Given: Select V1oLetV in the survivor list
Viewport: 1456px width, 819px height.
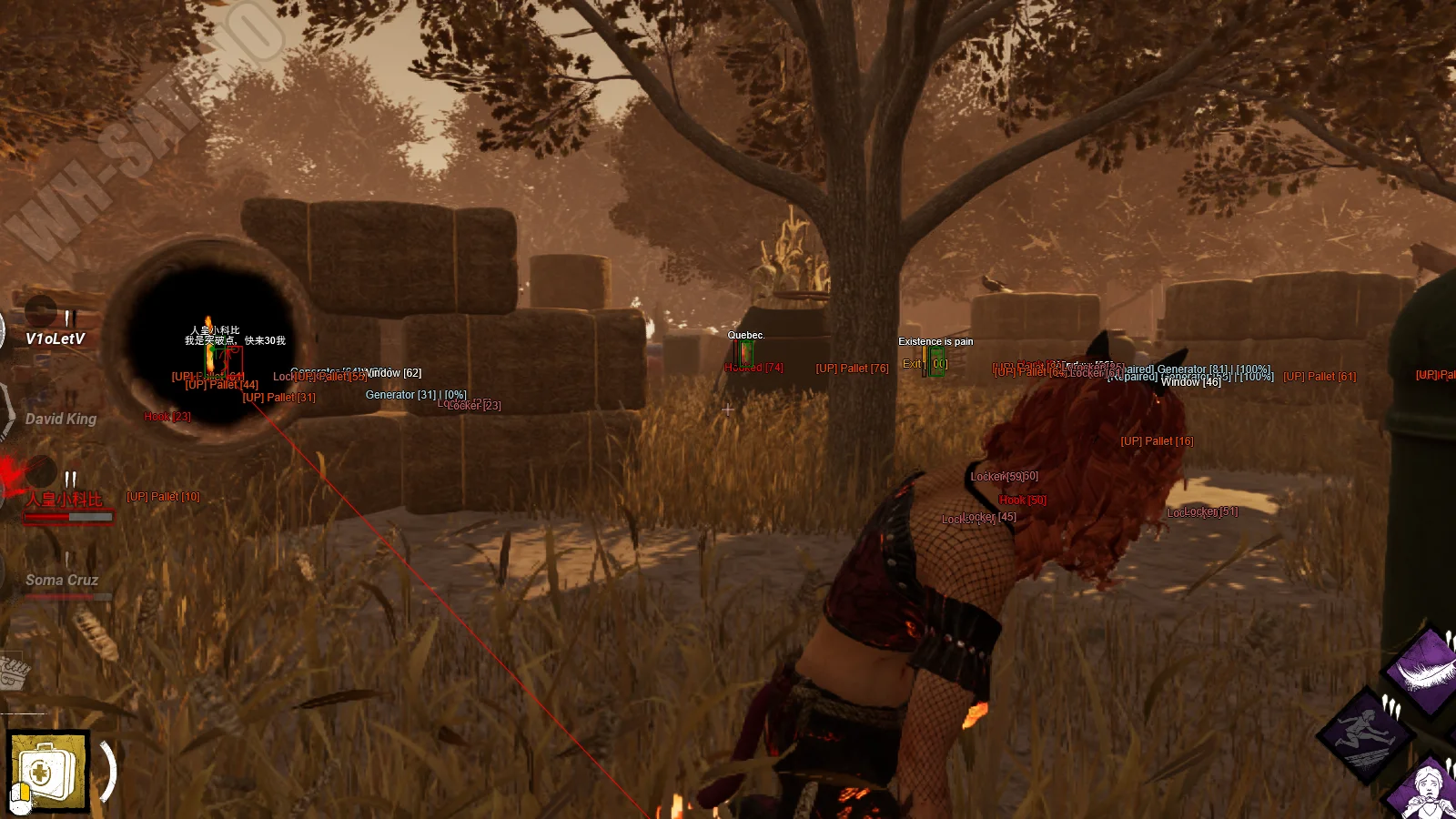Looking at the screenshot, I should coord(55,339).
